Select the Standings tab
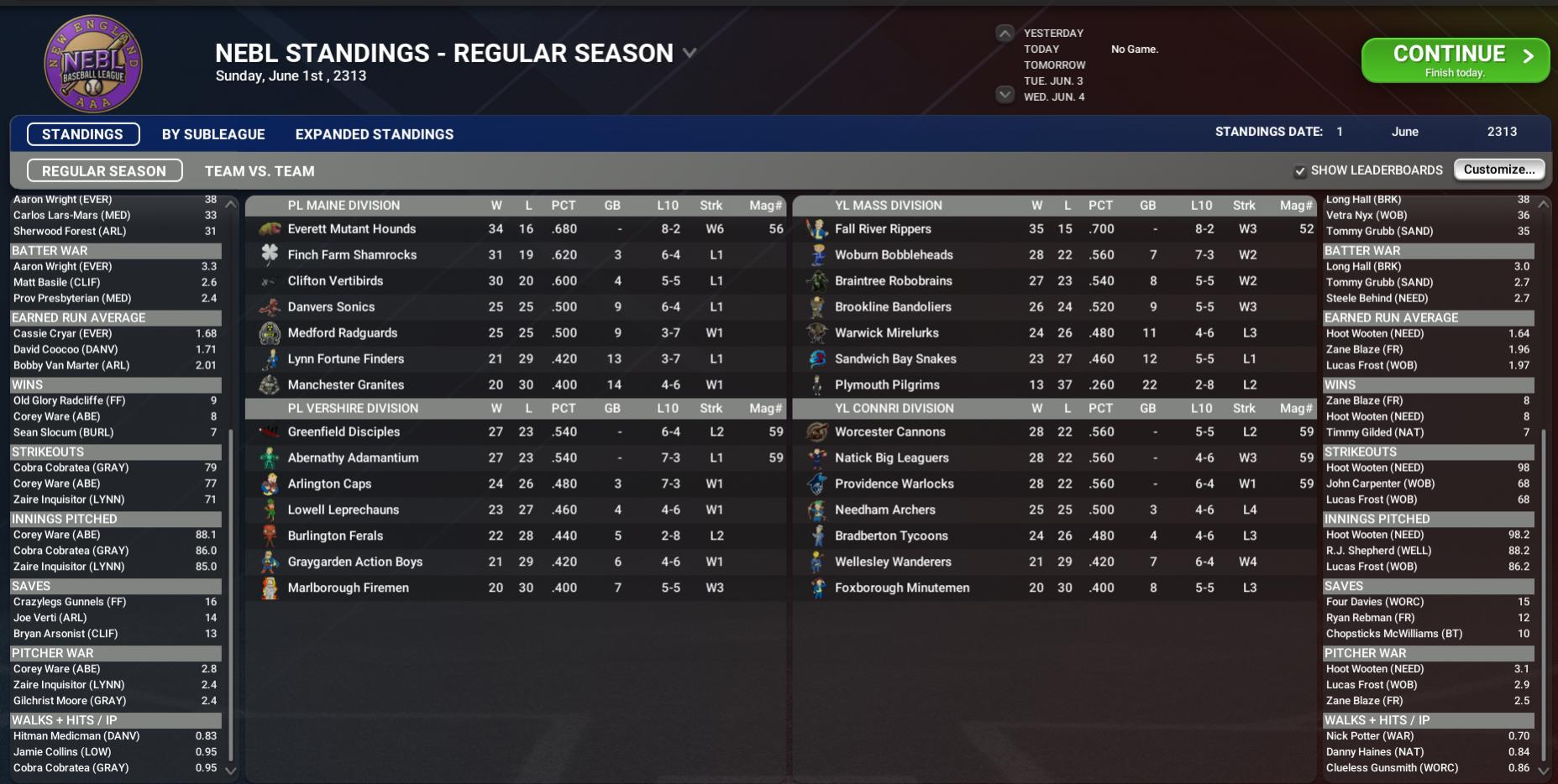Screen dimensions: 1558x784 point(82,134)
